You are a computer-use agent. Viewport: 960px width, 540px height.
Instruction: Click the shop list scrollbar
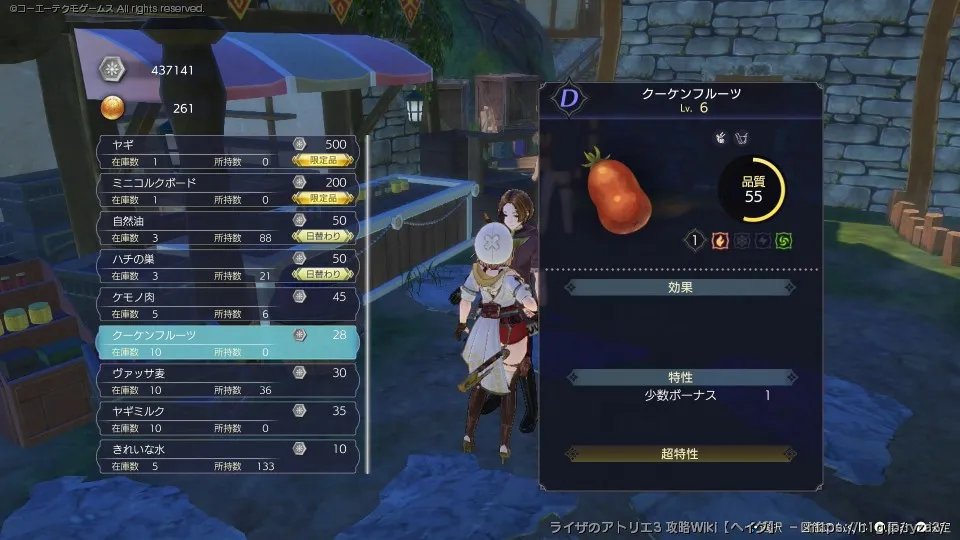(368, 300)
